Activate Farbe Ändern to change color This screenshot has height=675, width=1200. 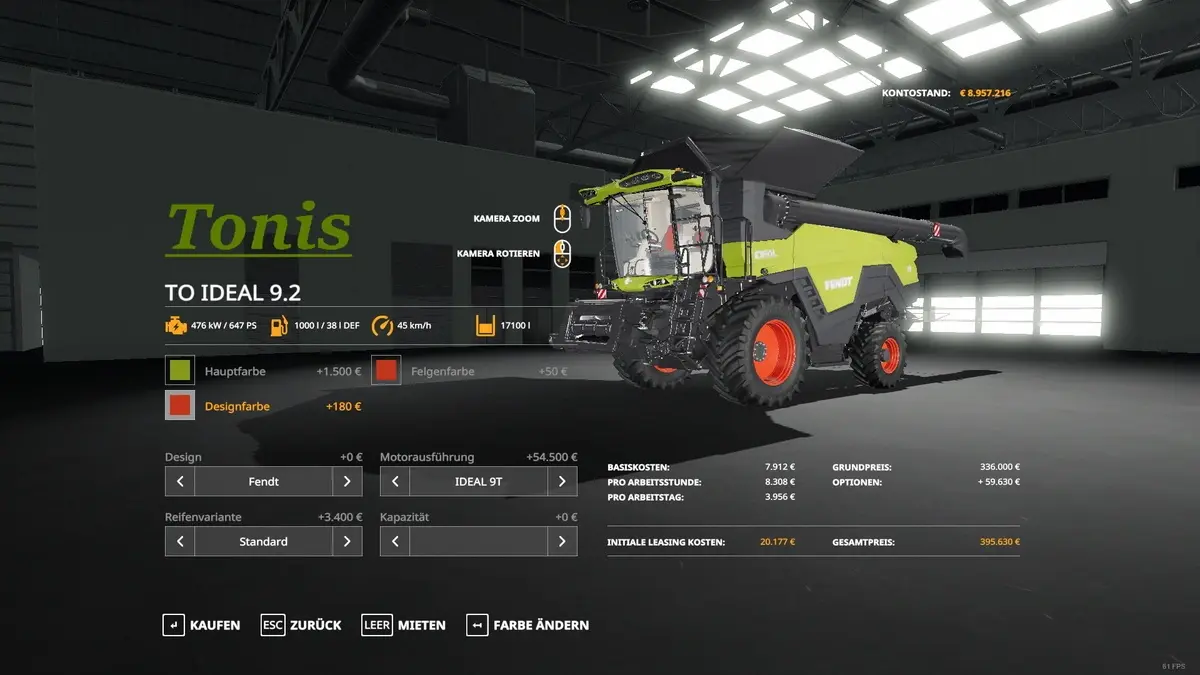point(527,625)
